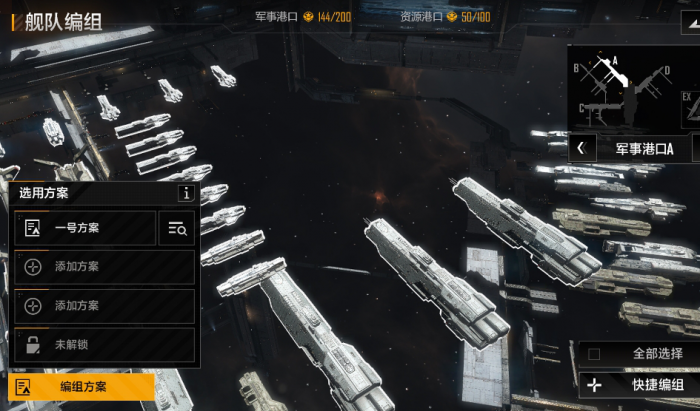The image size is (700, 411).
Task: Click the locked 未解锁 plan slot
Action: pos(104,344)
